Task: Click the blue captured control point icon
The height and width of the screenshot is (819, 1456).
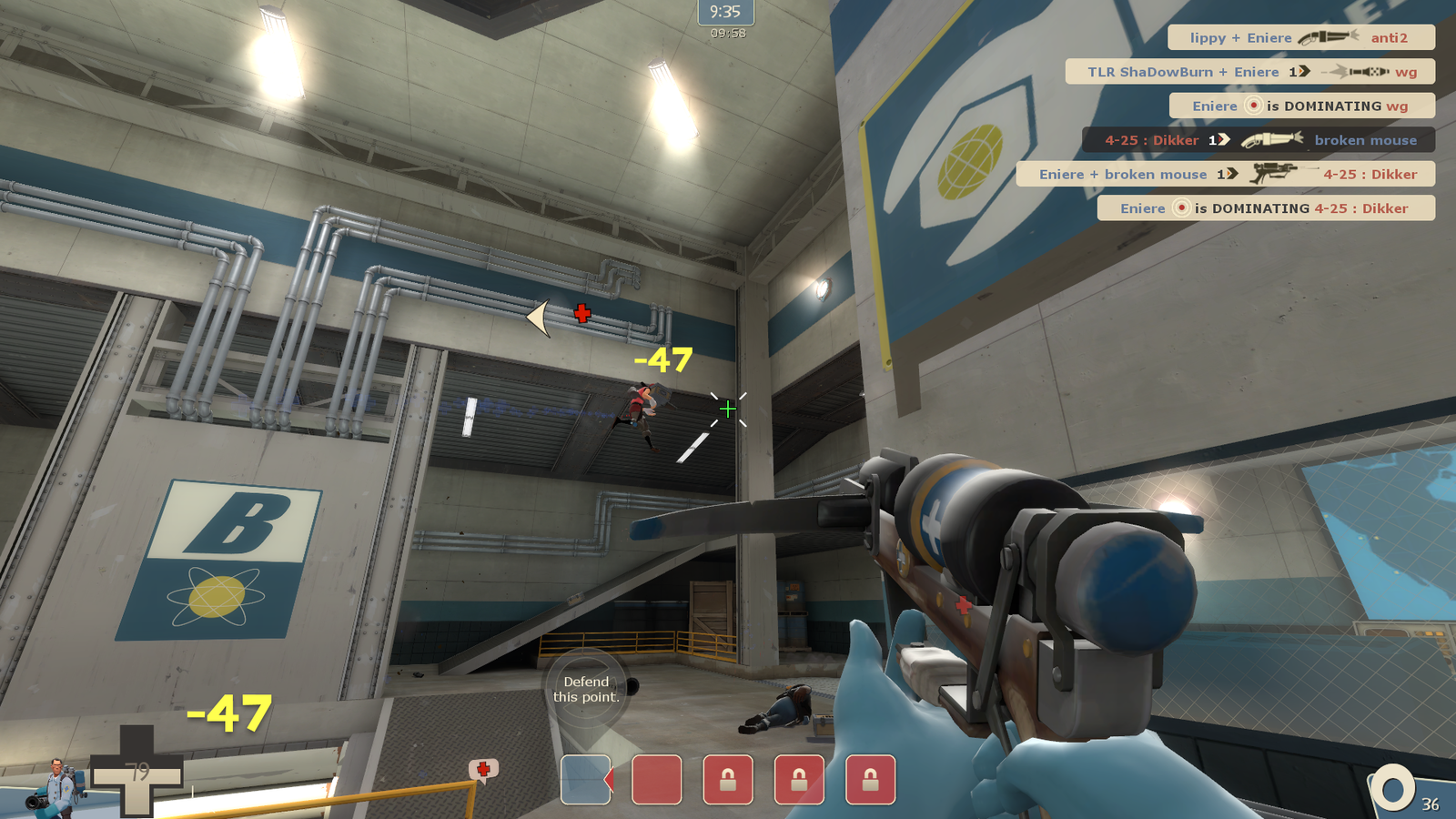Action: [x=585, y=780]
